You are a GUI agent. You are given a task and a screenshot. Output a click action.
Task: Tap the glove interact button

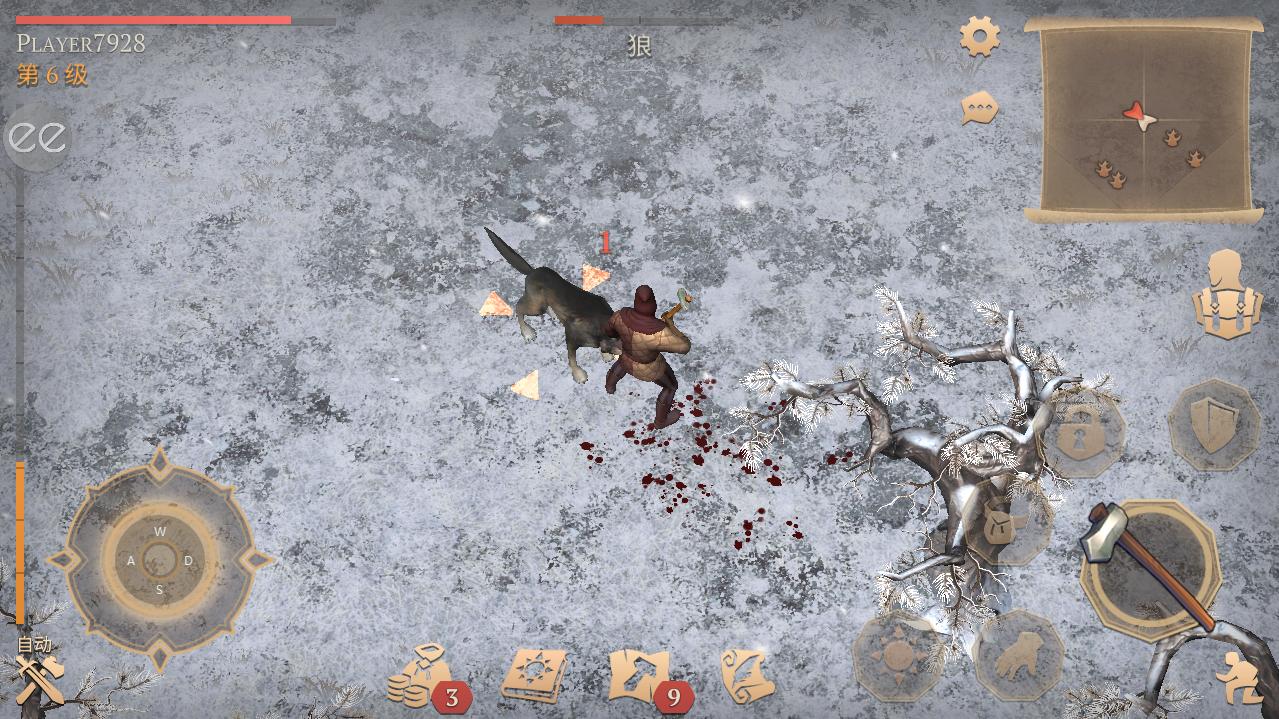click(1019, 654)
